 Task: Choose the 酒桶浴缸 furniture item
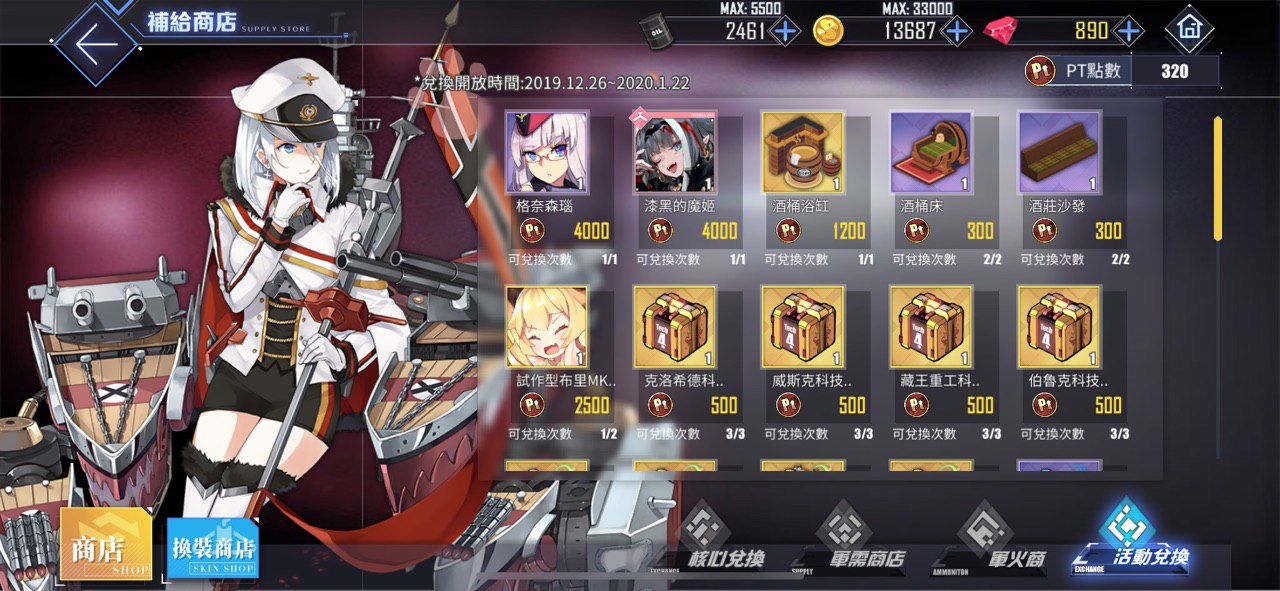(803, 152)
